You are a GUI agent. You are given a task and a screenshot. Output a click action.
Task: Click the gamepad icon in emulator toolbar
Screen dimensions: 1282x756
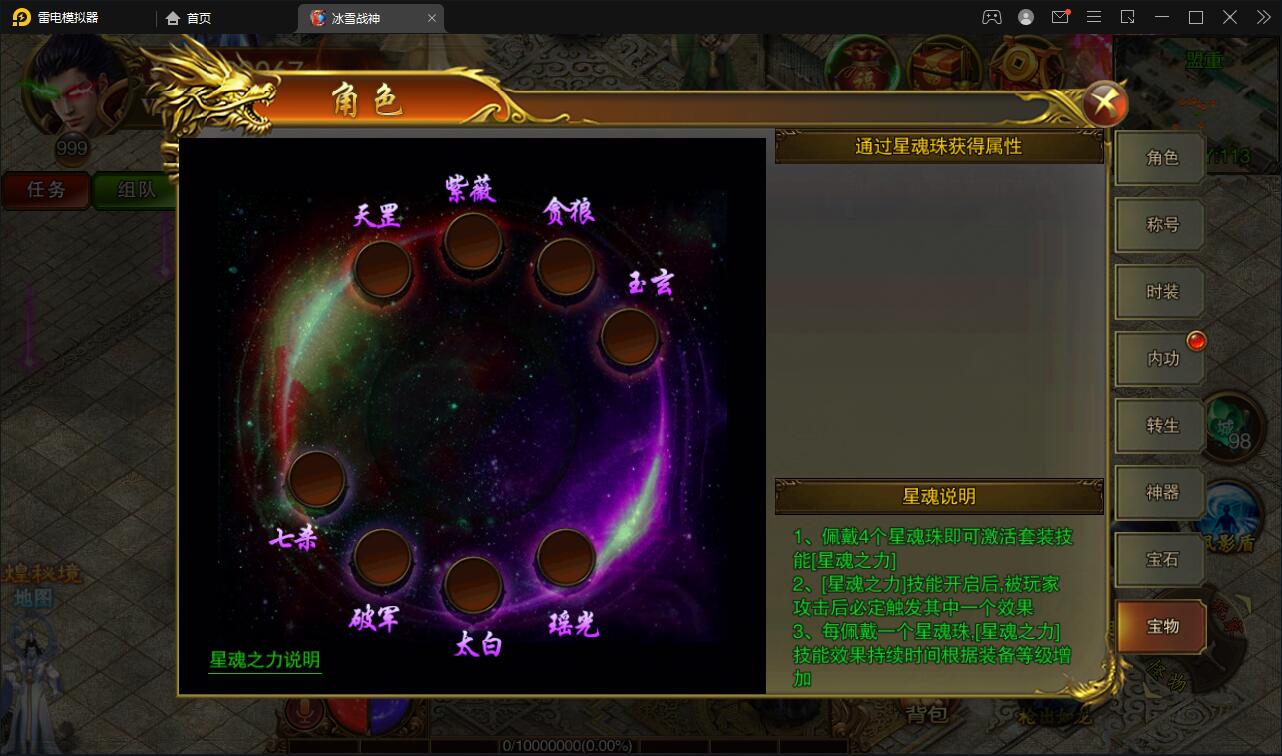click(x=991, y=17)
